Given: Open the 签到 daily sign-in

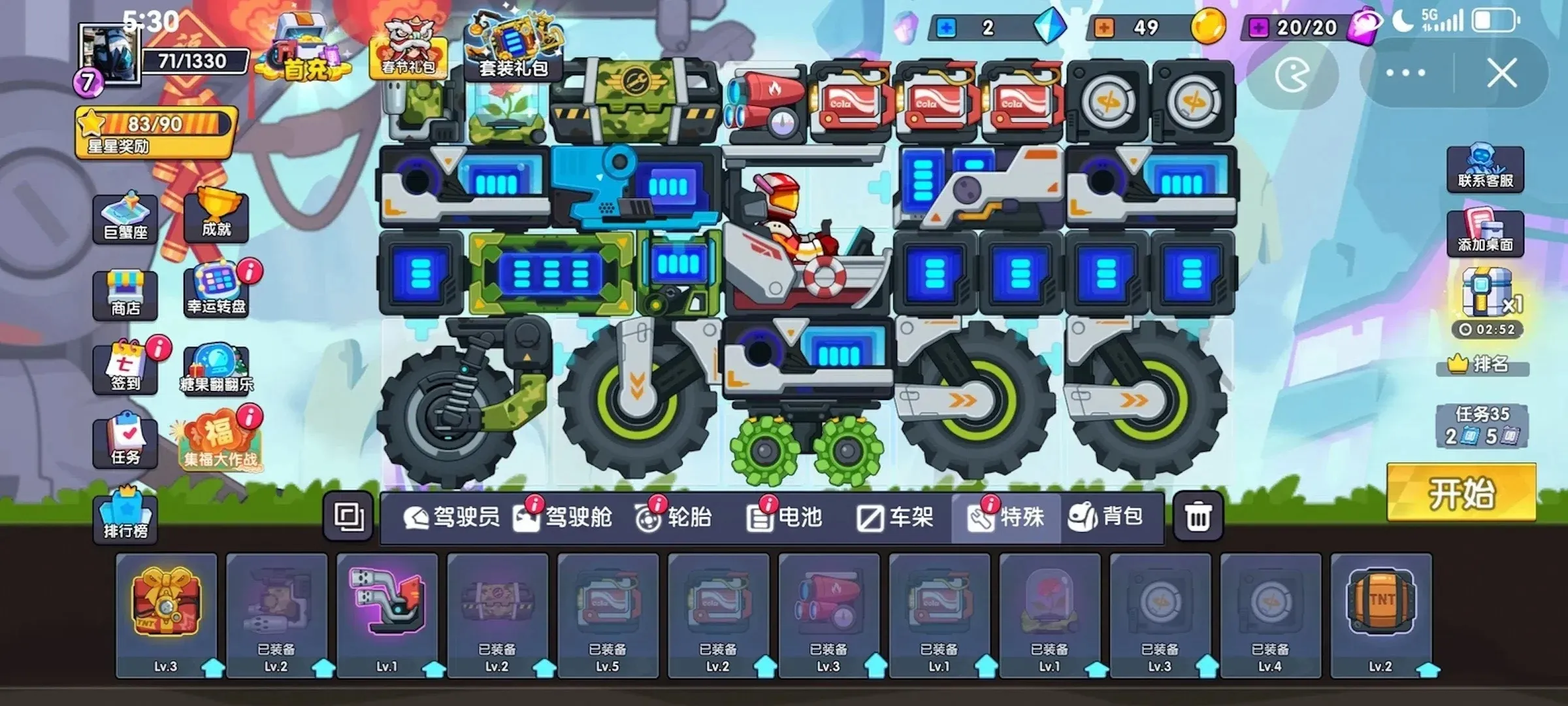Looking at the screenshot, I should click(x=126, y=369).
